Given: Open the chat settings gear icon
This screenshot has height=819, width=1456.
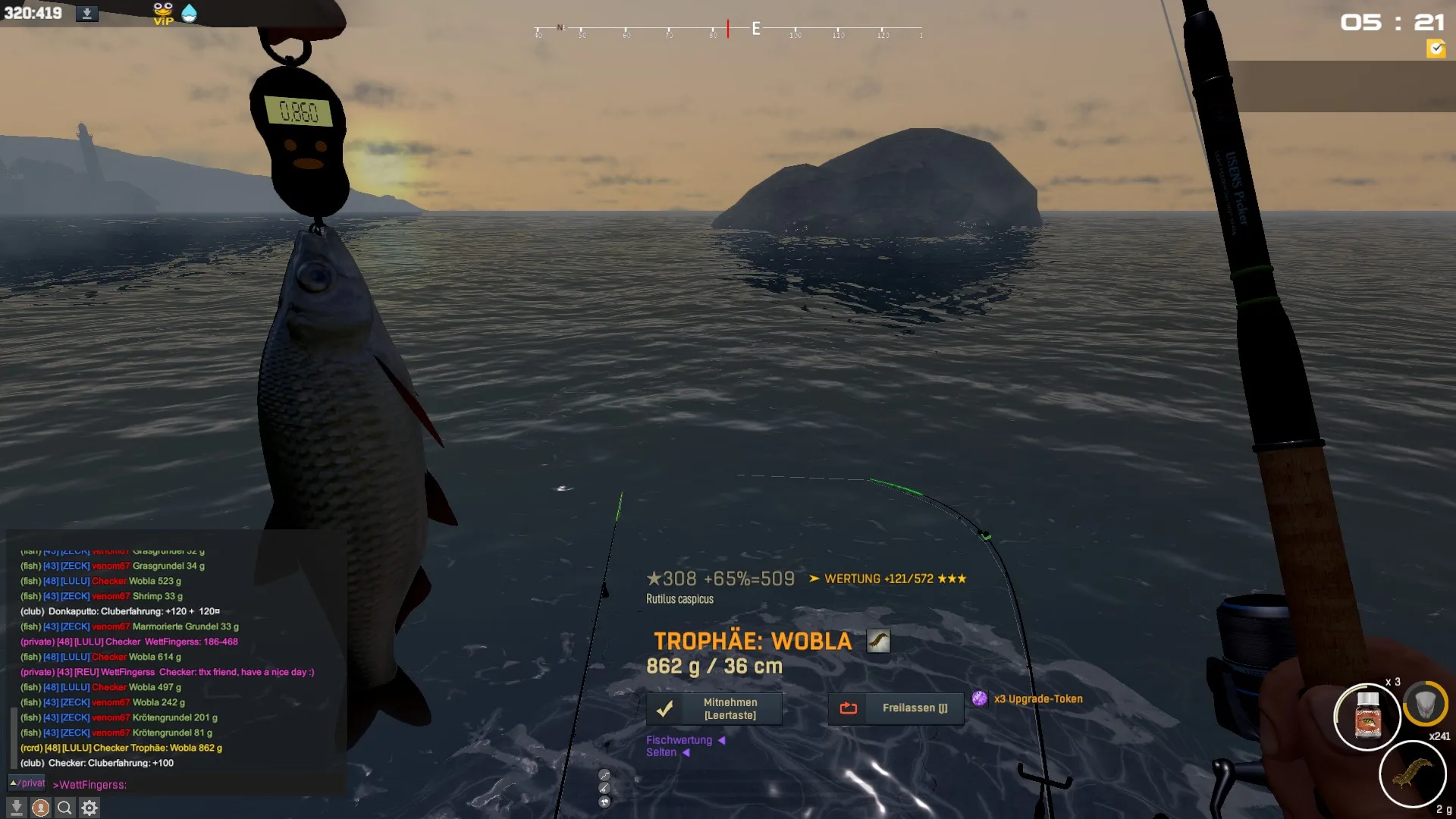Looking at the screenshot, I should pos(89,808).
